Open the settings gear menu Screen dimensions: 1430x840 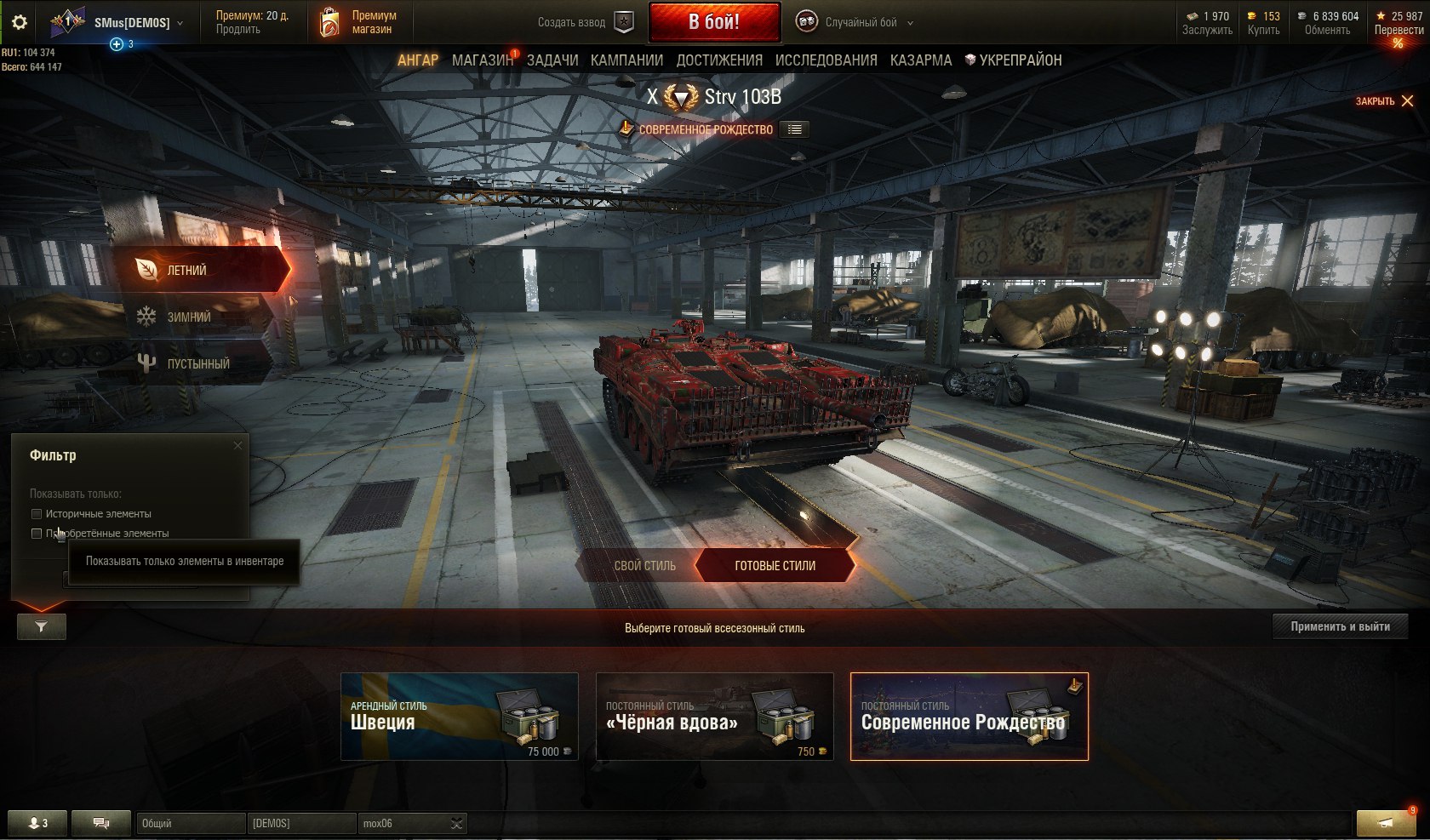19,22
